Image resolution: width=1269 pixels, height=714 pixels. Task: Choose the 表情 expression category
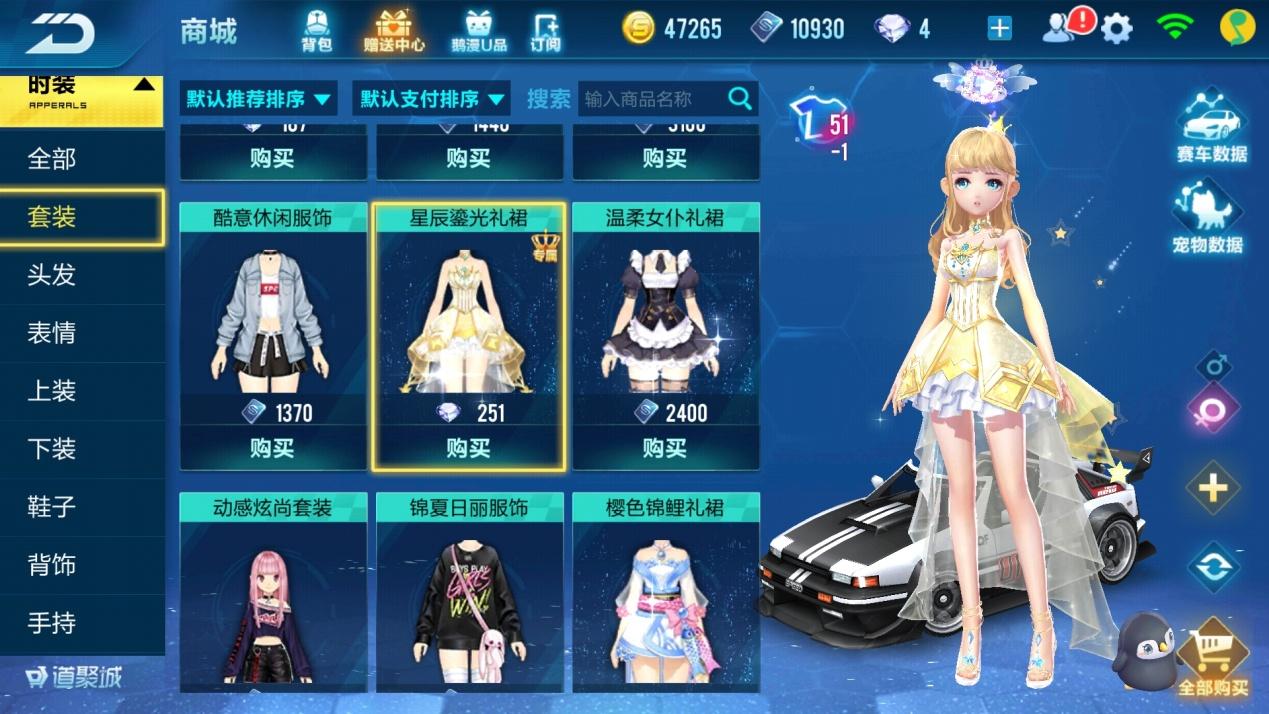[52, 333]
